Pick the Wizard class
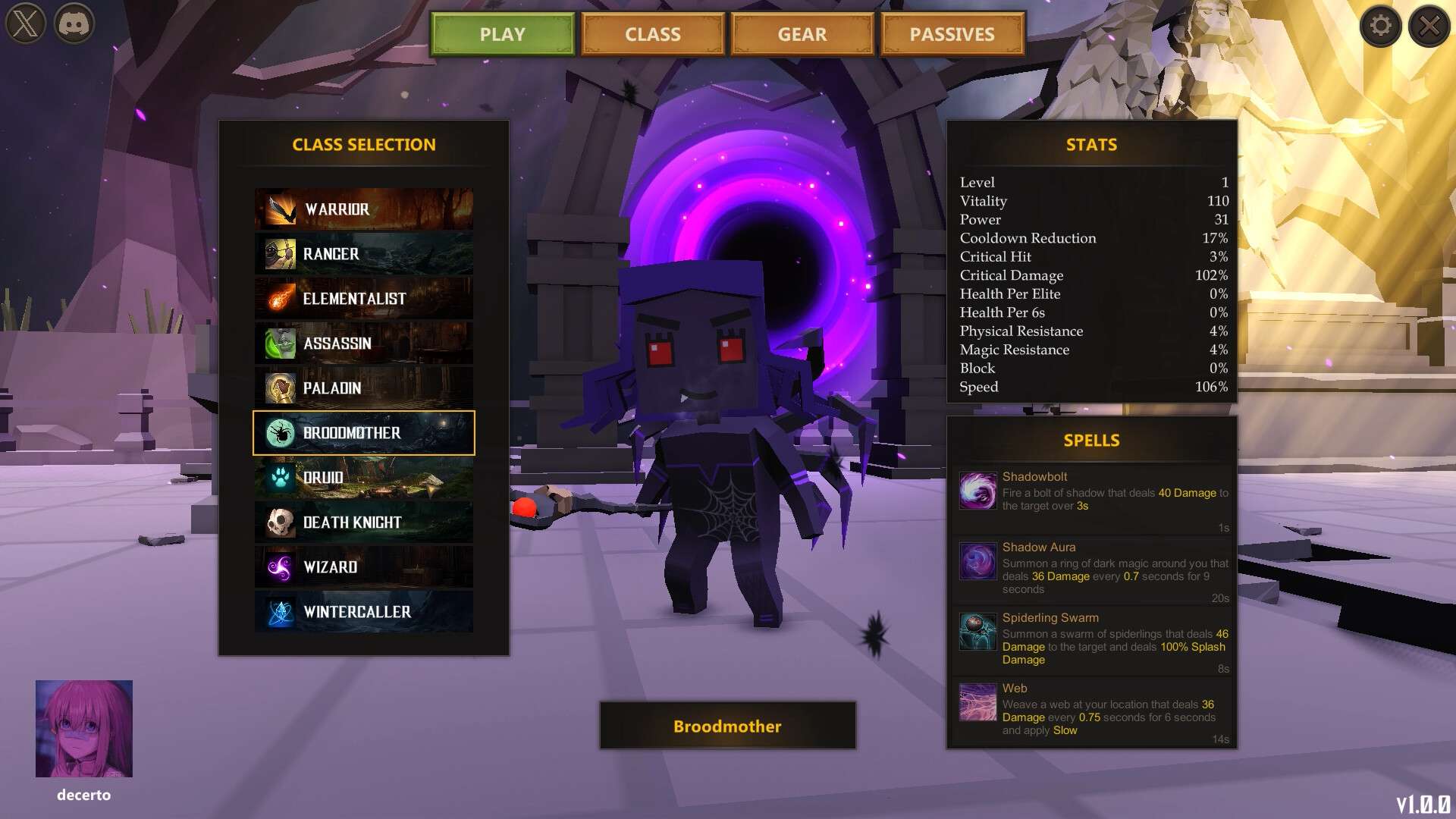1456x819 pixels. (364, 567)
